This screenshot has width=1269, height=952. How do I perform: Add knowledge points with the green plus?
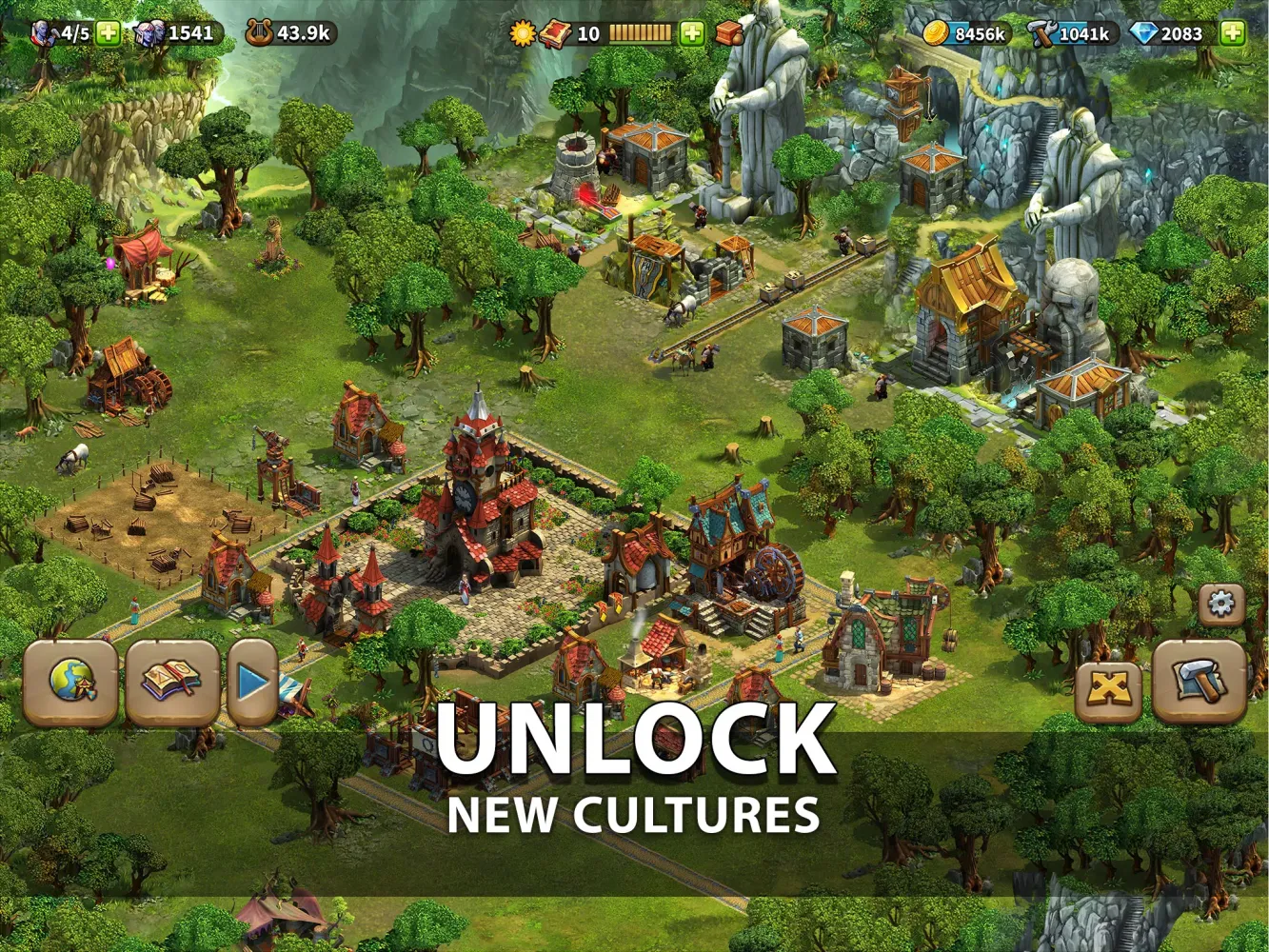click(689, 31)
